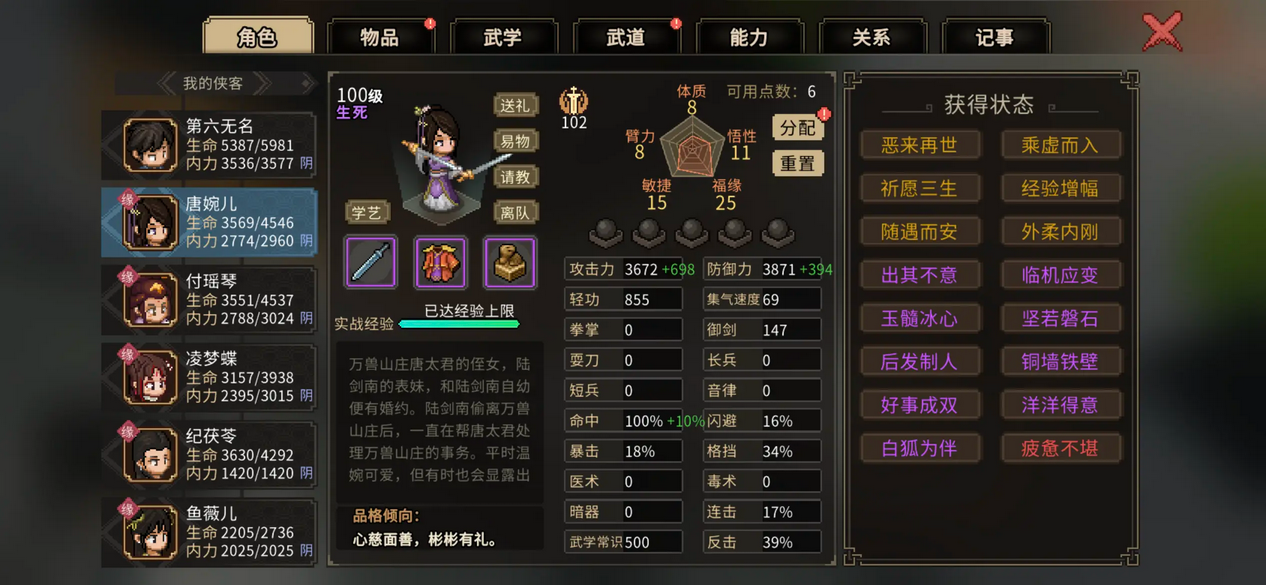
Task: Close the character panel with red X
Action: point(1162,32)
